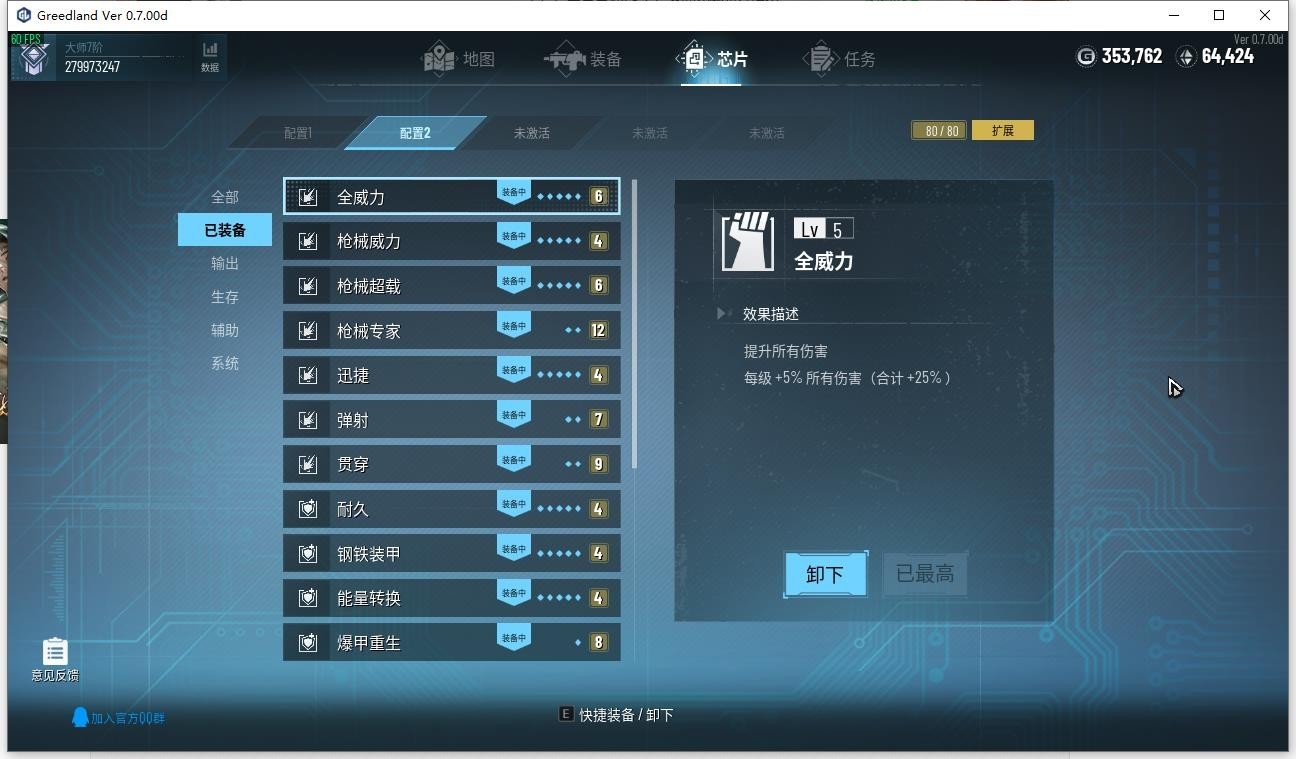Select the 全威力 chip icon in the list
The width and height of the screenshot is (1296, 759).
[x=307, y=196]
